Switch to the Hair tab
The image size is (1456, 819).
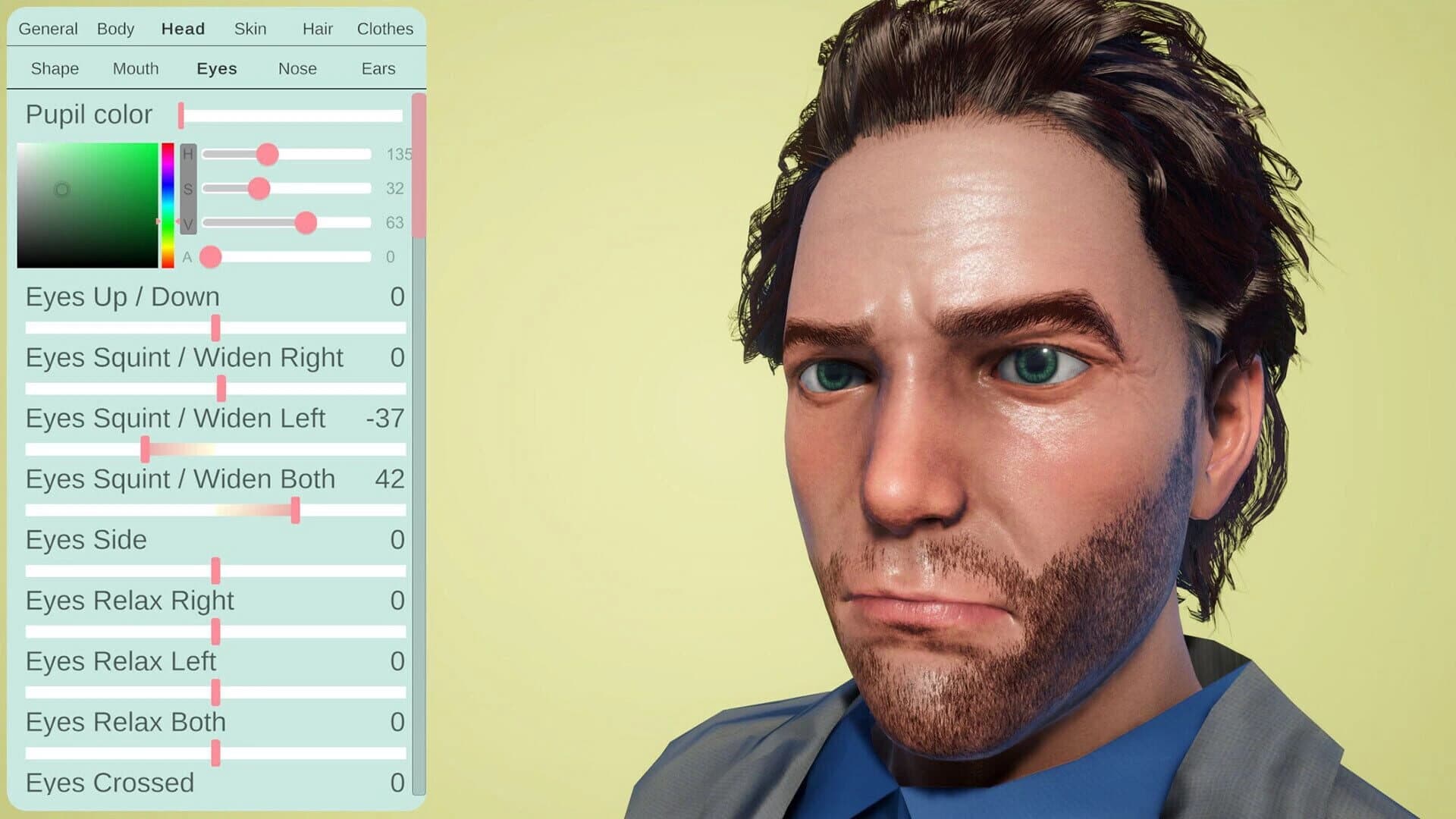point(316,29)
